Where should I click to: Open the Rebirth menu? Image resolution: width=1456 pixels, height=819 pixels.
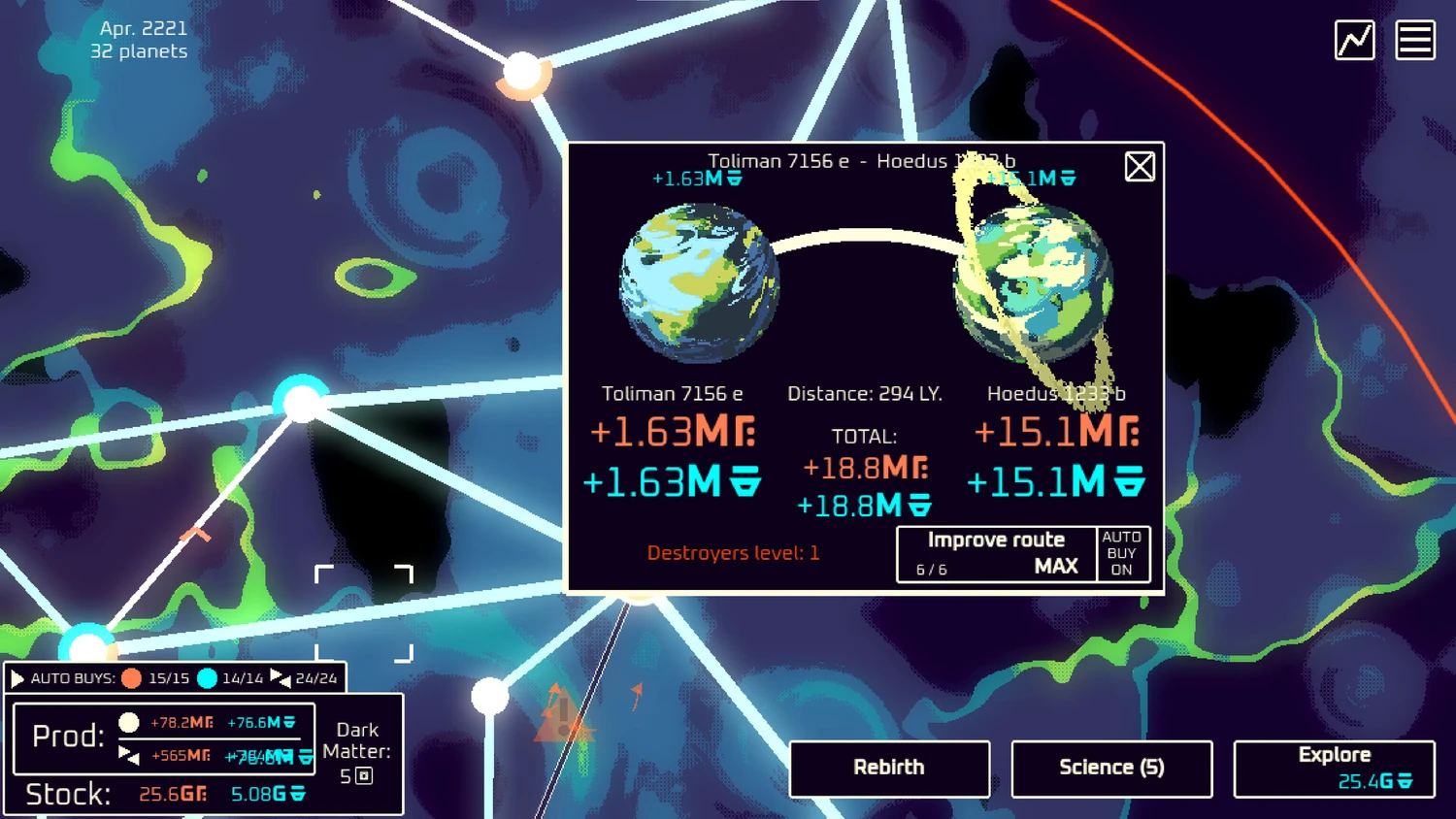pos(889,768)
